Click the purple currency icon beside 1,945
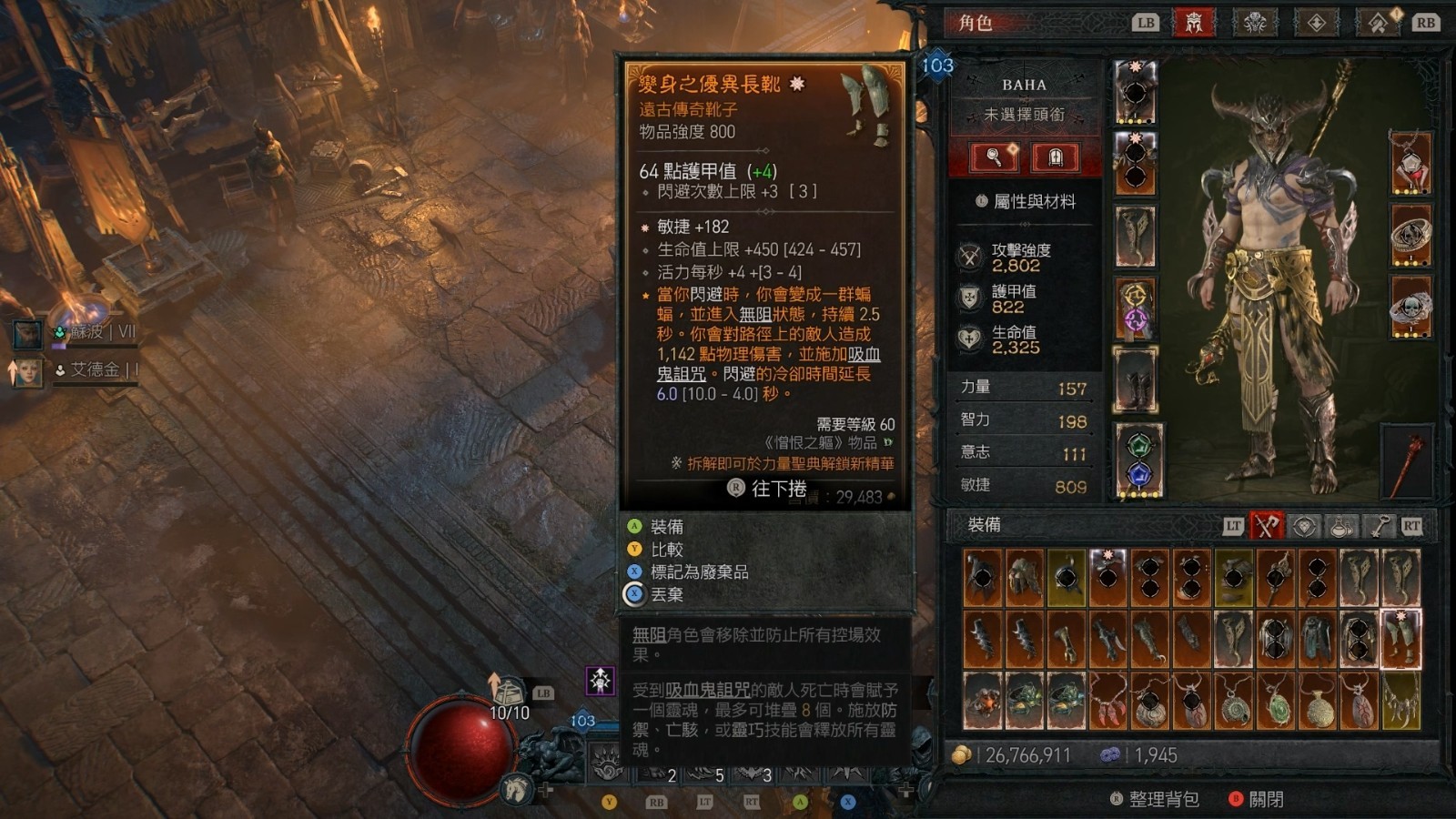1456x819 pixels. [1112, 754]
